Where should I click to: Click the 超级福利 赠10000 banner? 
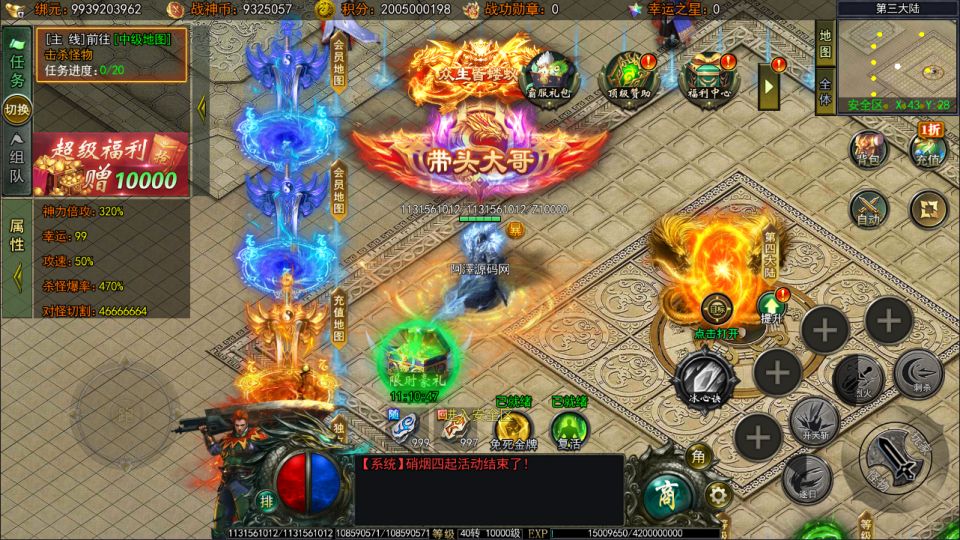pos(110,165)
